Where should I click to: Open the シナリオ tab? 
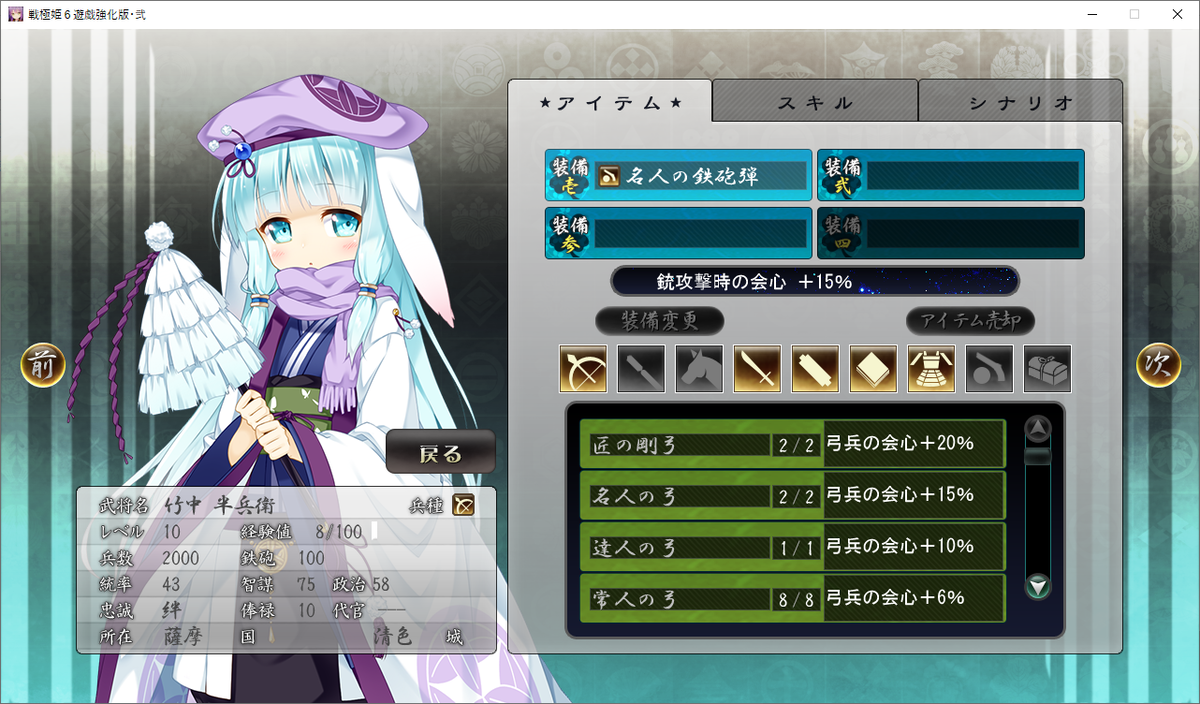pyautogui.click(x=1020, y=102)
